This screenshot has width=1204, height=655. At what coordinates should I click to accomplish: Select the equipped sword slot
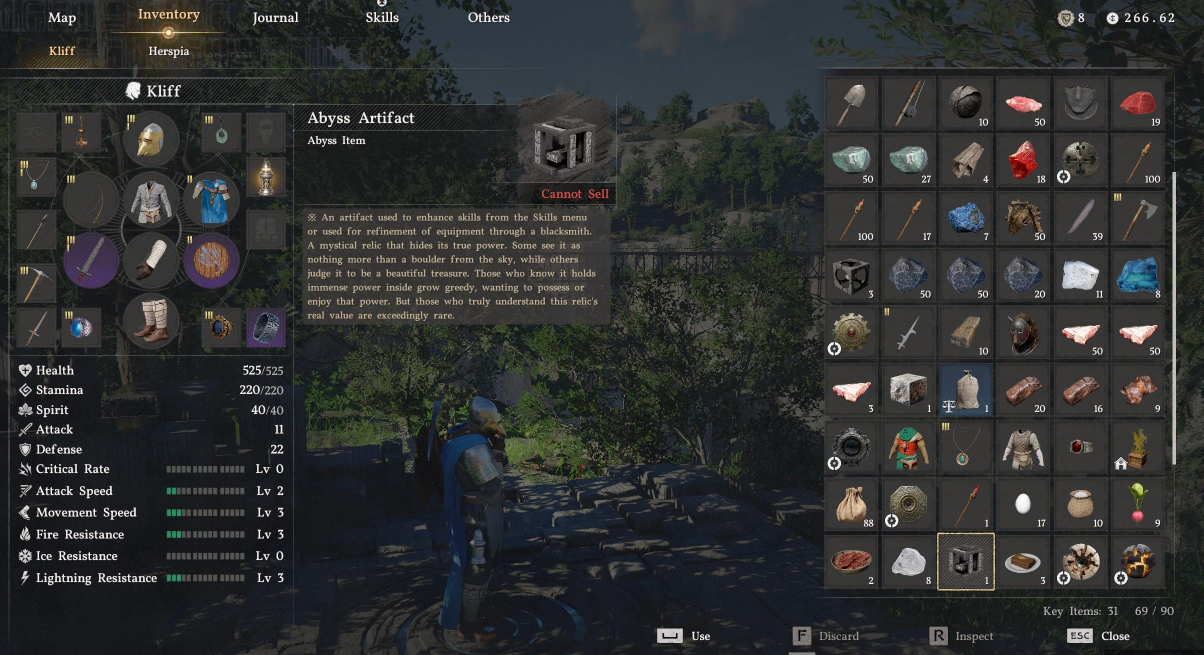click(x=92, y=260)
